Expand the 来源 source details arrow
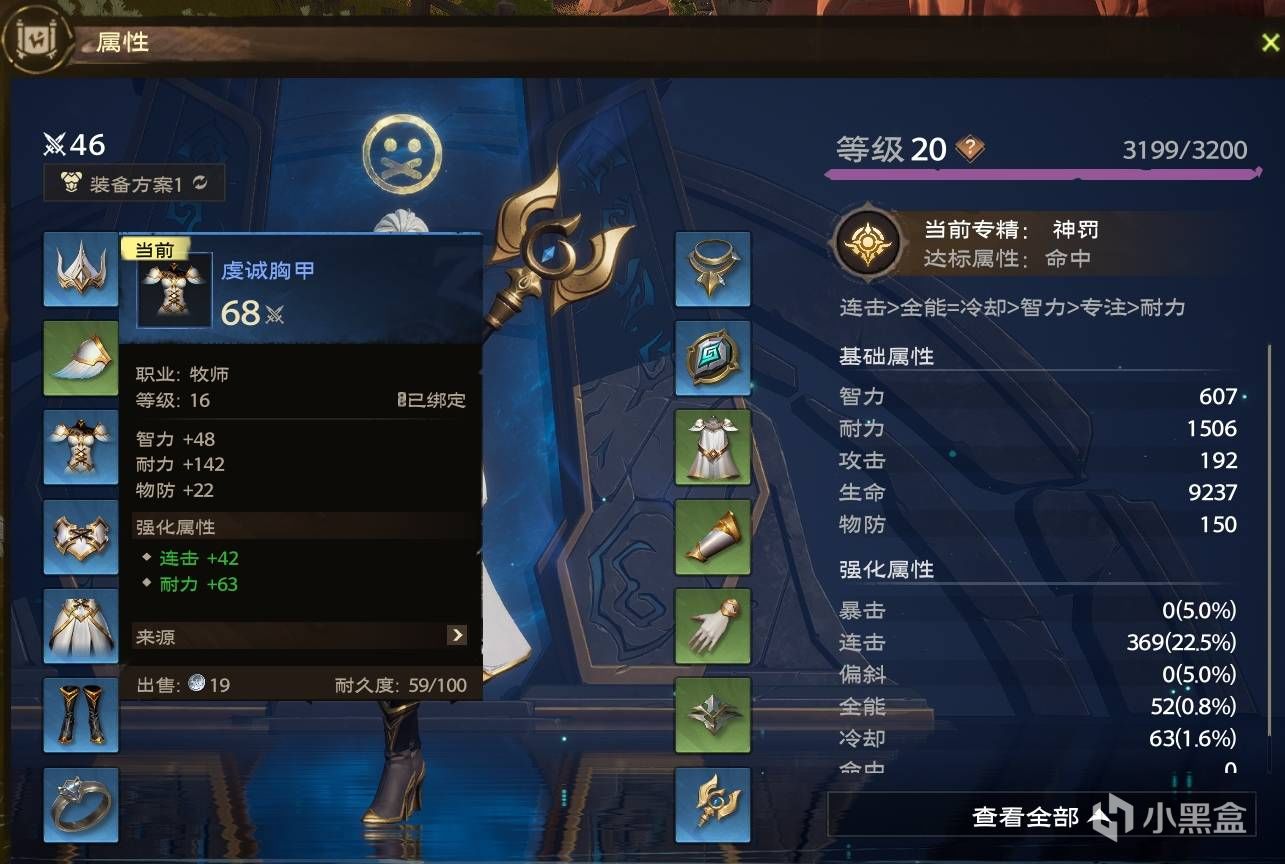 (458, 634)
